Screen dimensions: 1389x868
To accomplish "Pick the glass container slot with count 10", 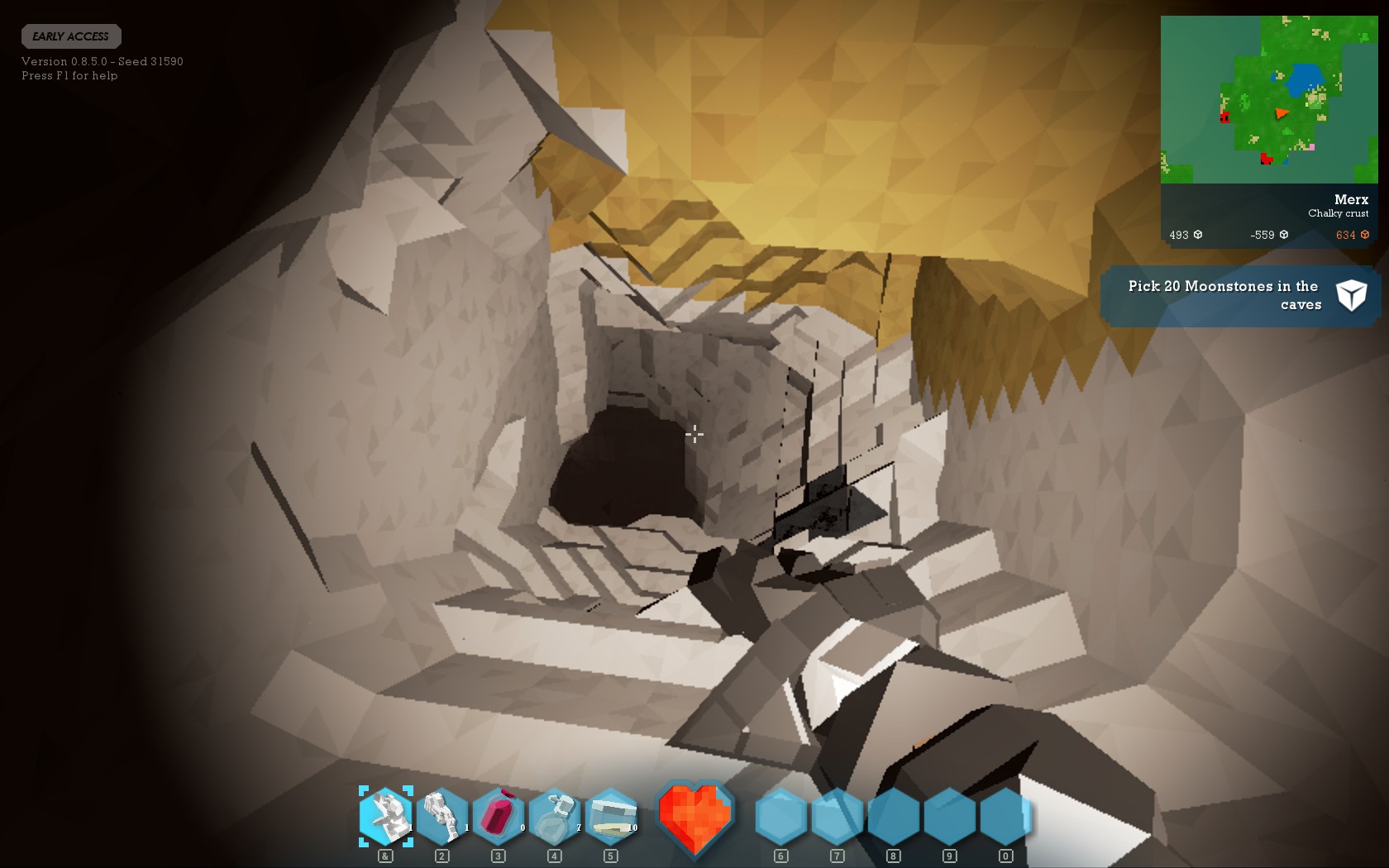I will point(611,817).
